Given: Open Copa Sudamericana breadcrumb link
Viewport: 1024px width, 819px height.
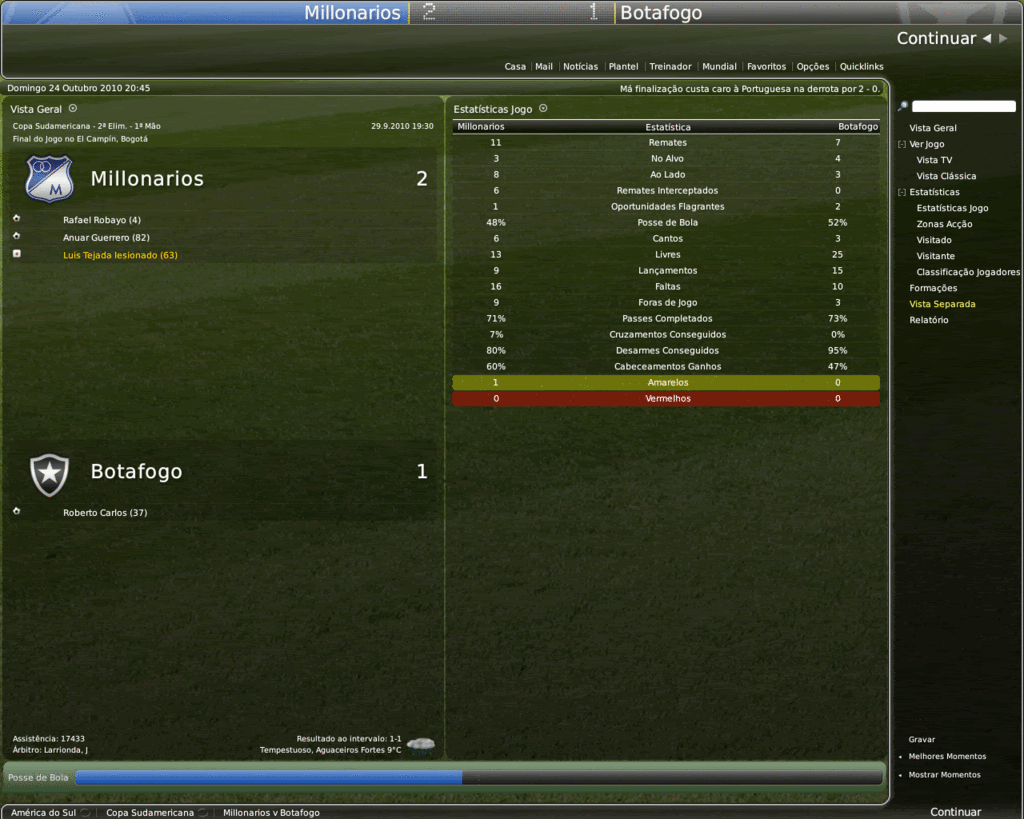Looking at the screenshot, I should (x=150, y=813).
